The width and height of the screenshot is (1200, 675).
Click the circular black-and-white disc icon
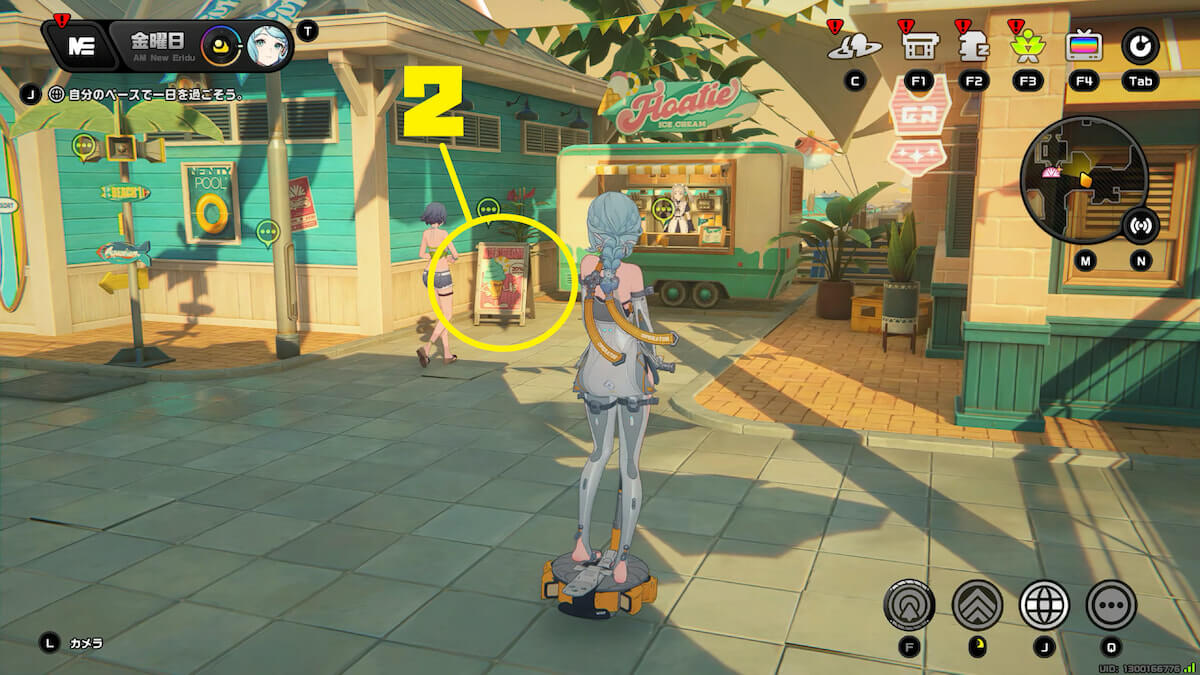1139,45
